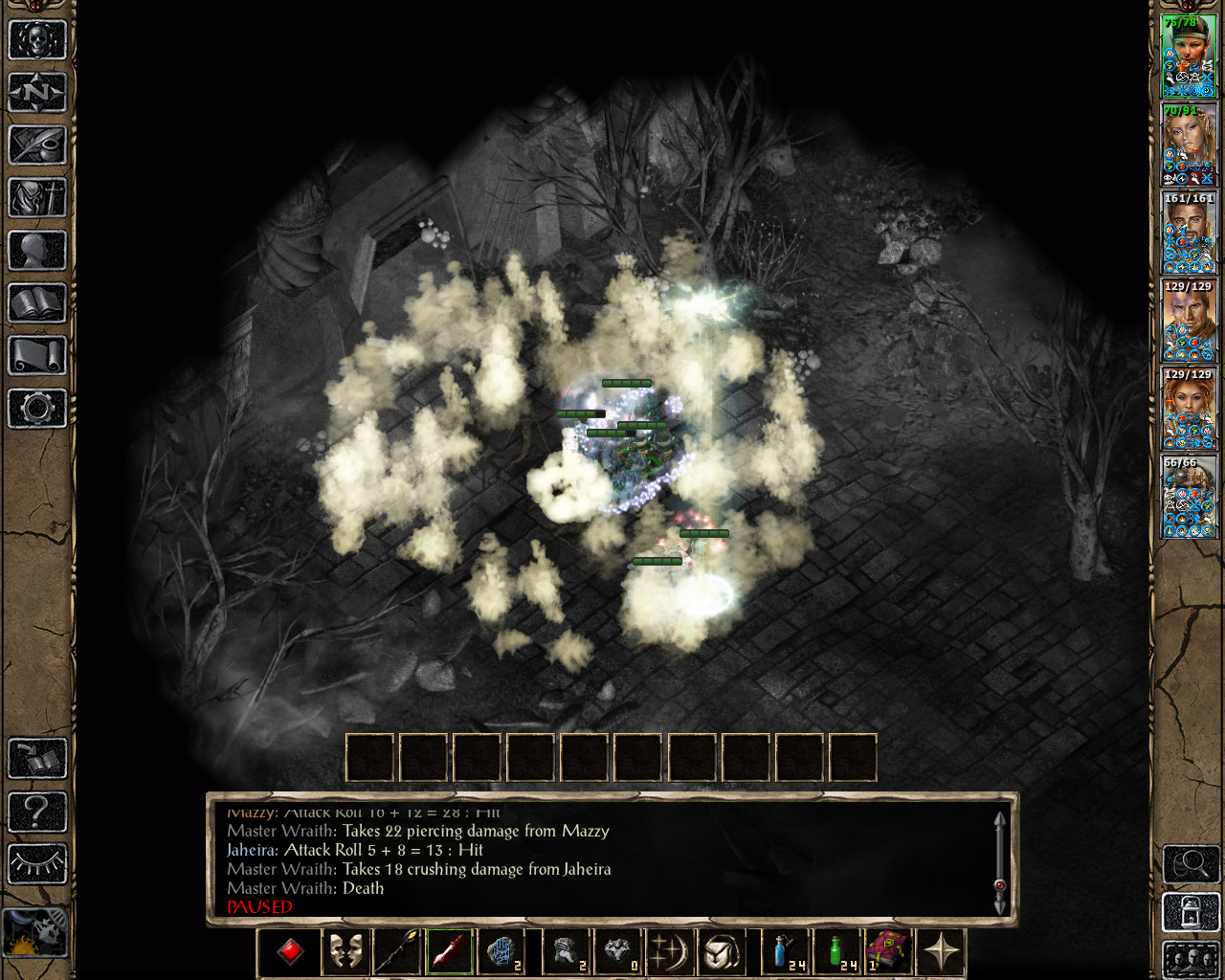Activate the theater masks dialogue button
The width and height of the screenshot is (1225, 980).
345,951
